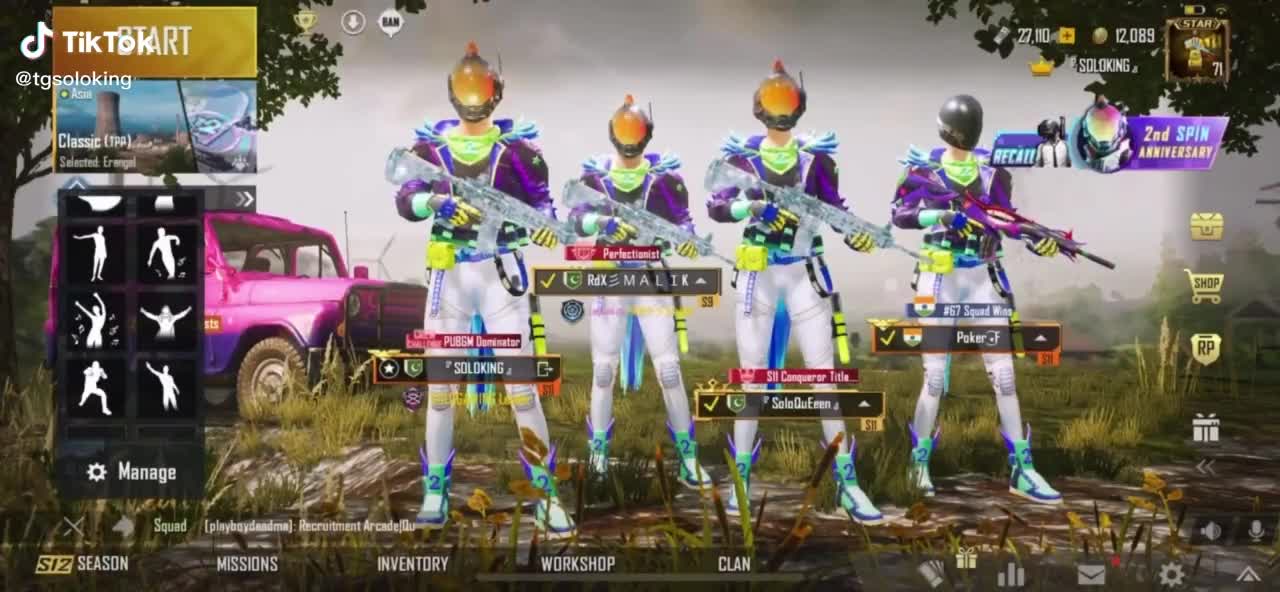Screen dimensions: 1280x592
Task: Click the plus button to add UC
Action: [x=1067, y=36]
